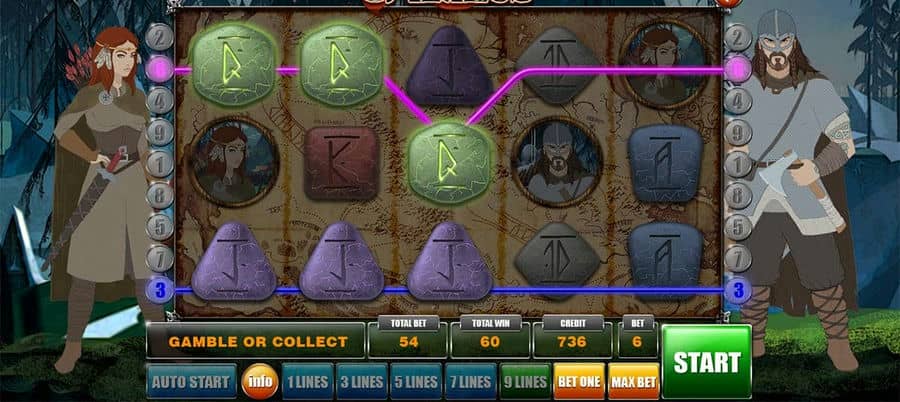Switch to 7 LINES
Image resolution: width=900 pixels, height=402 pixels.
click(x=469, y=381)
